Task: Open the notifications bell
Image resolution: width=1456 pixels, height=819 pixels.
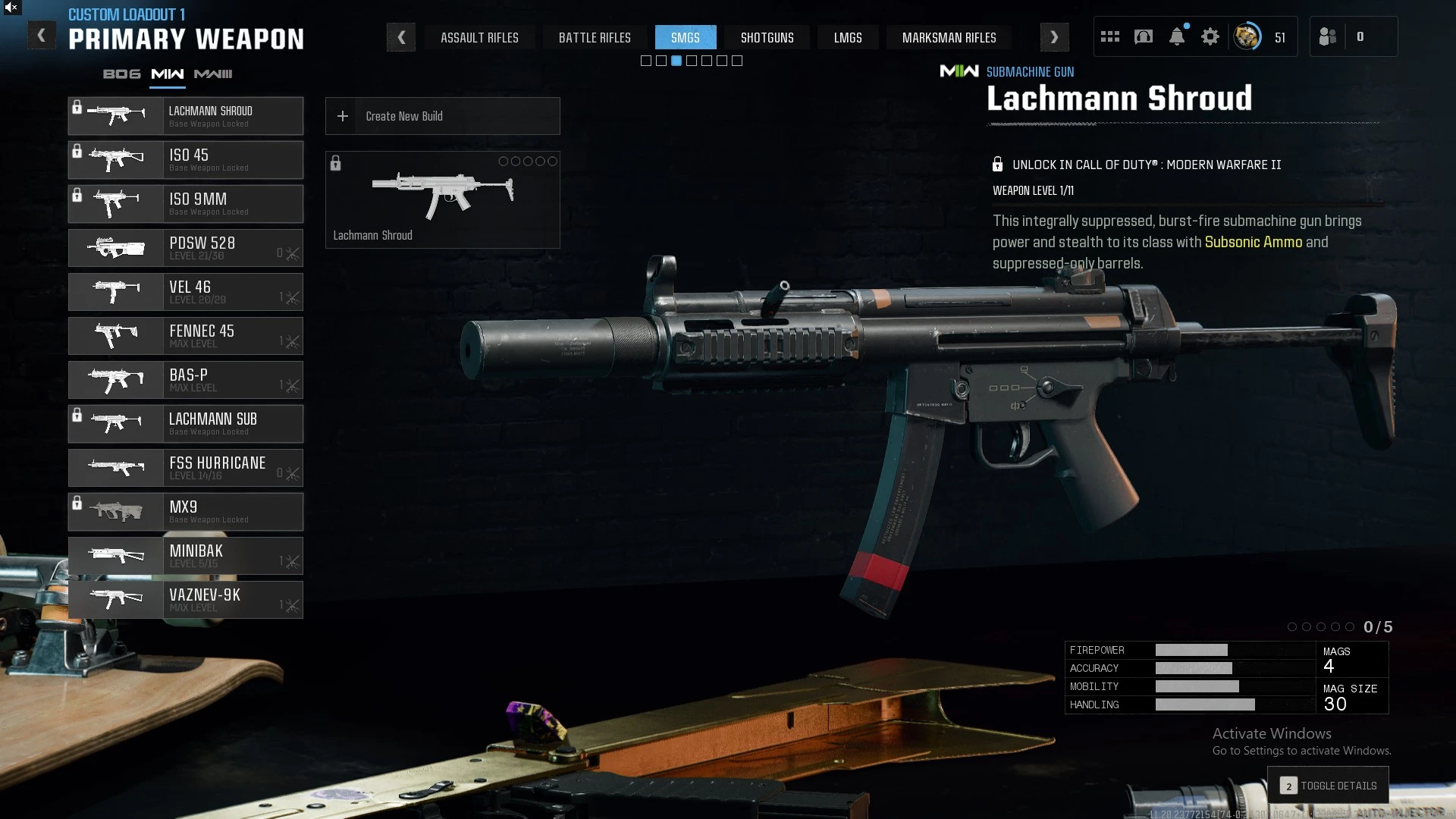Action: pos(1177,36)
